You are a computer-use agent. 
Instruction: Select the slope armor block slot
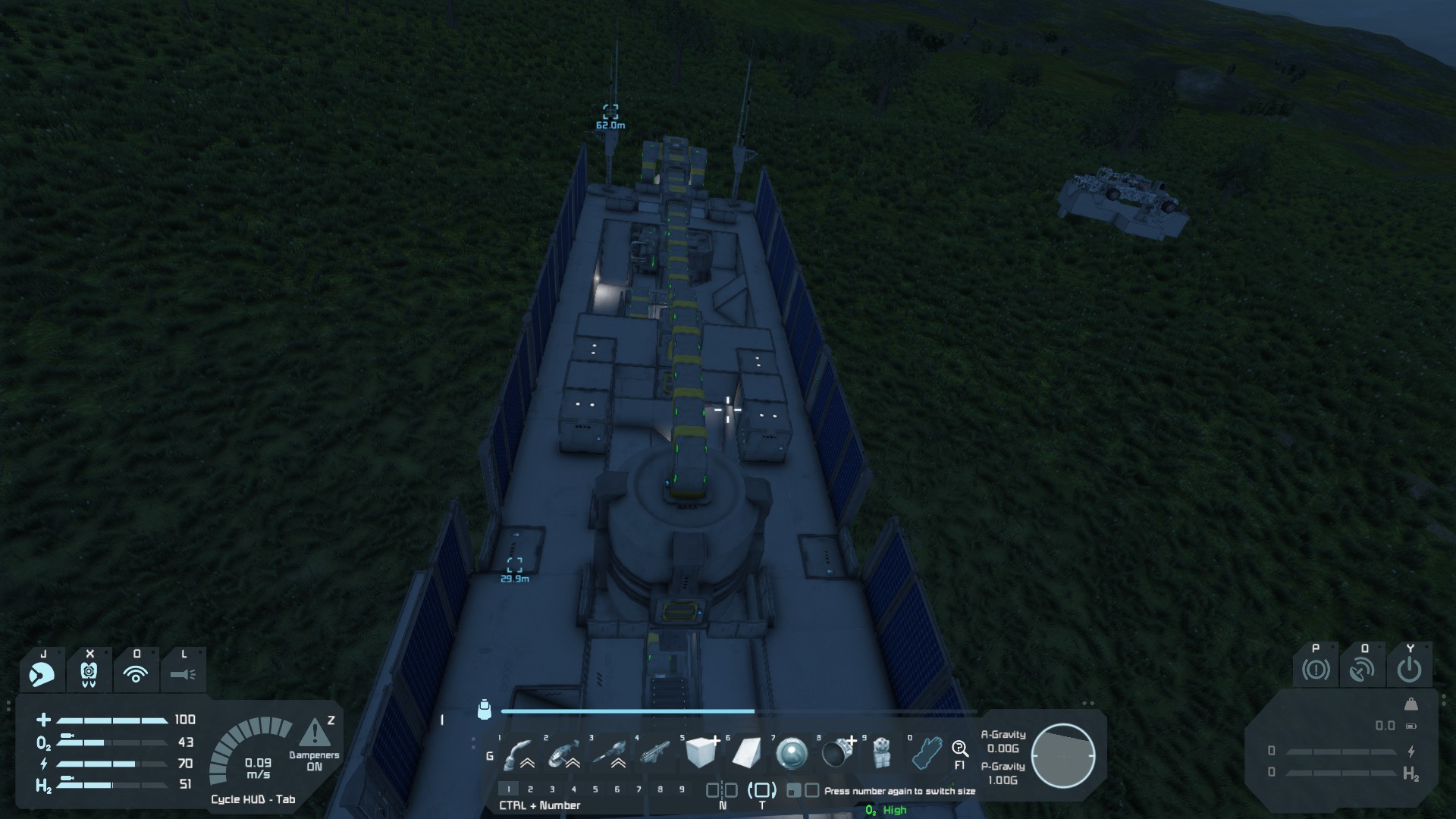pyautogui.click(x=746, y=753)
